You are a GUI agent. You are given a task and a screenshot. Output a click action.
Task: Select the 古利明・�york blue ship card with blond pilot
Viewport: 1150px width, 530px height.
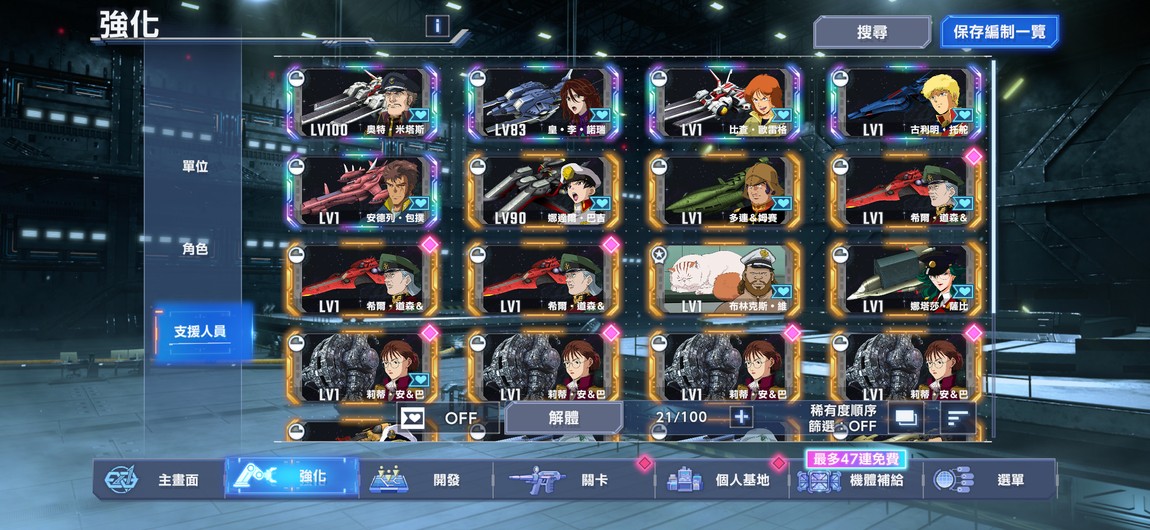click(x=906, y=104)
